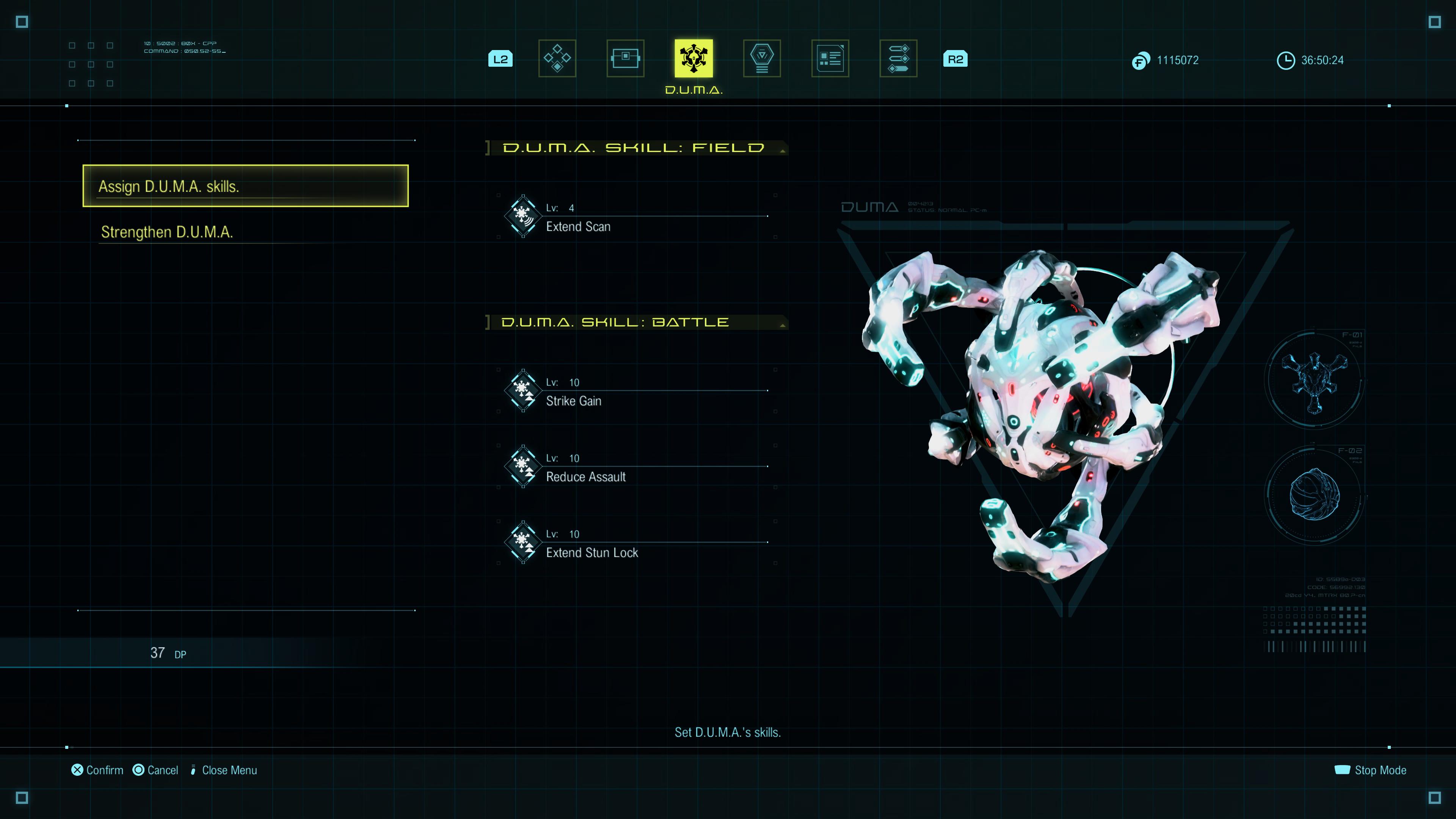The height and width of the screenshot is (819, 1456).
Task: Show the sphere D.U.M.A. form thumbnail
Action: (1314, 494)
